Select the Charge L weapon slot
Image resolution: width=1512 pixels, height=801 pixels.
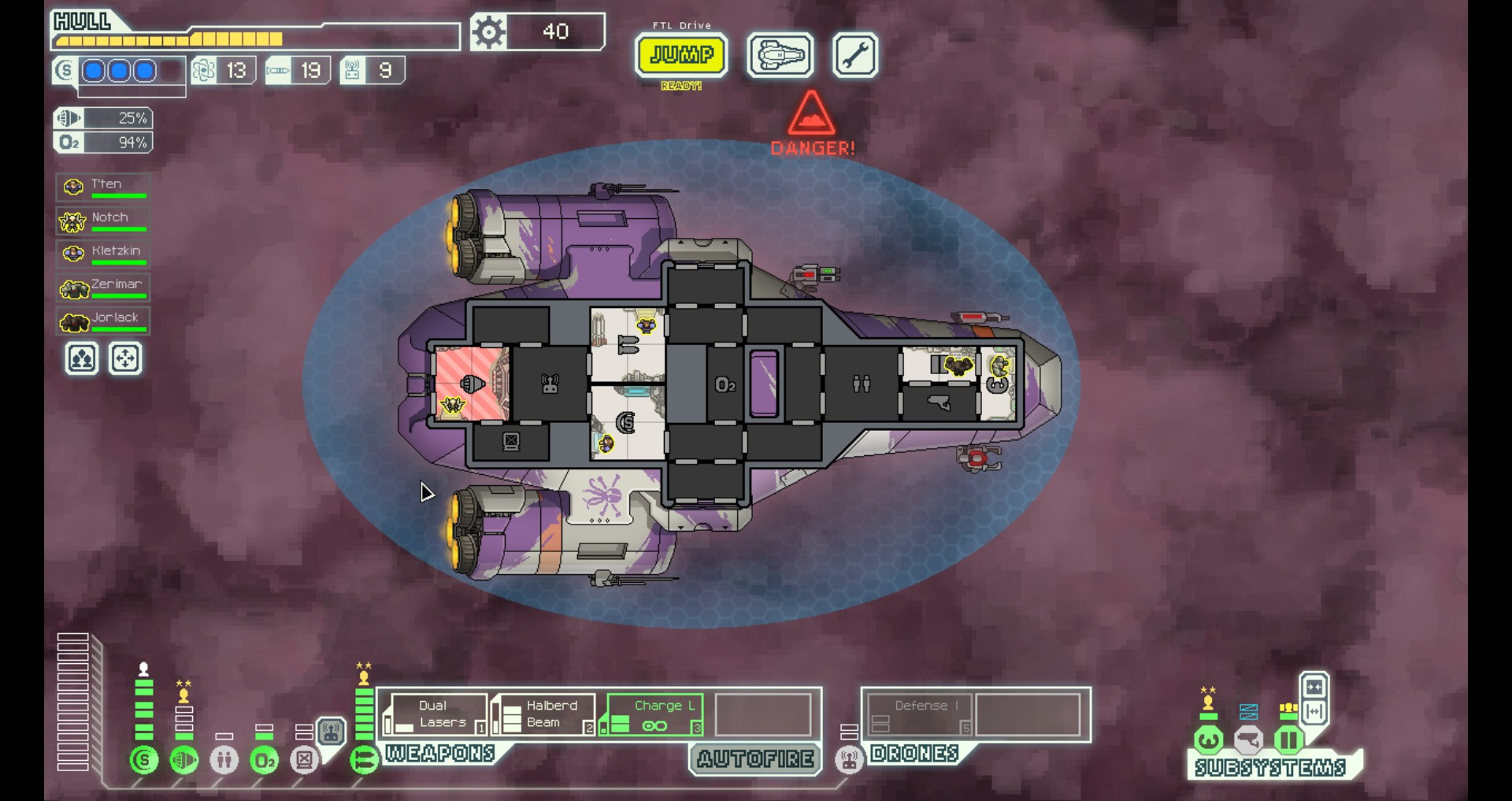(x=652, y=714)
